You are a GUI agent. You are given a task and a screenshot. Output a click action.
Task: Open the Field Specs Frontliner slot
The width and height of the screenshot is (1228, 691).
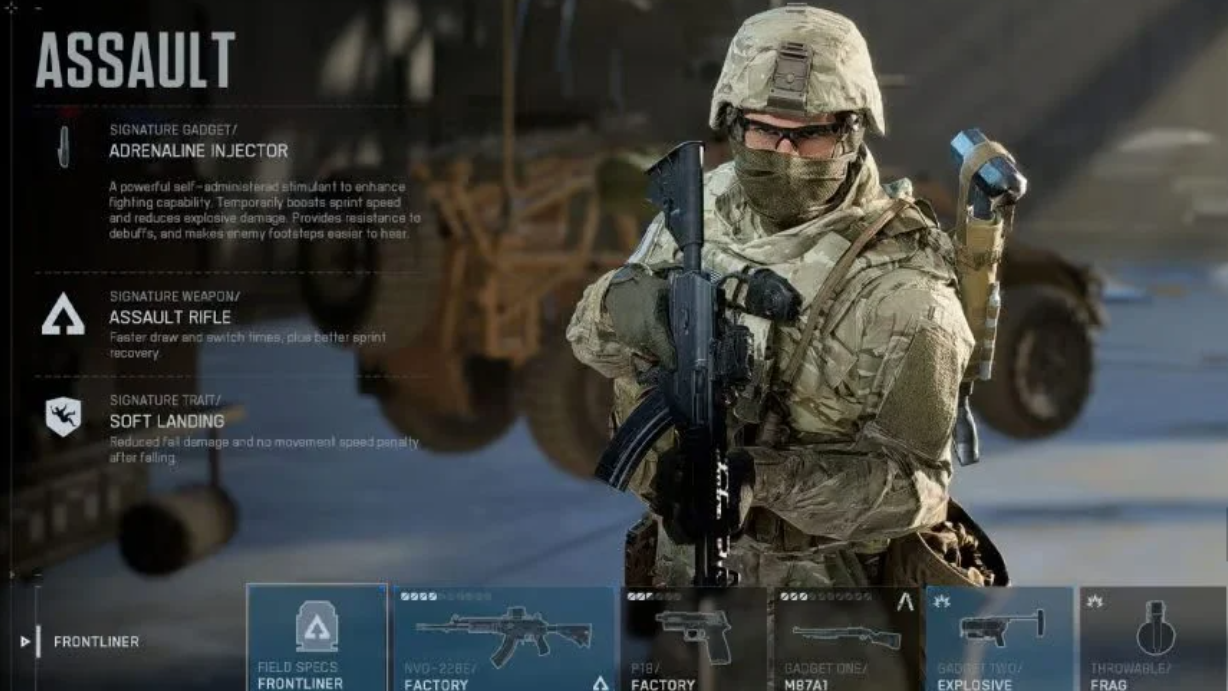click(316, 638)
